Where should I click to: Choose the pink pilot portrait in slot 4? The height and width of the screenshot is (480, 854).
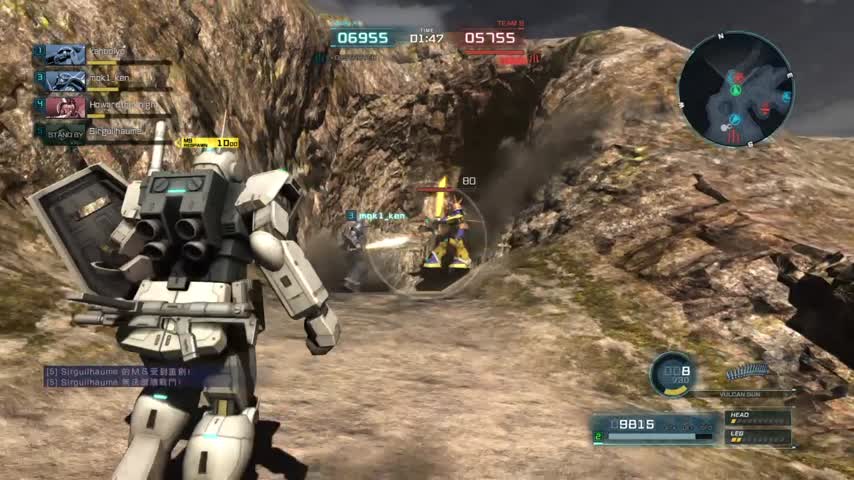(x=64, y=107)
